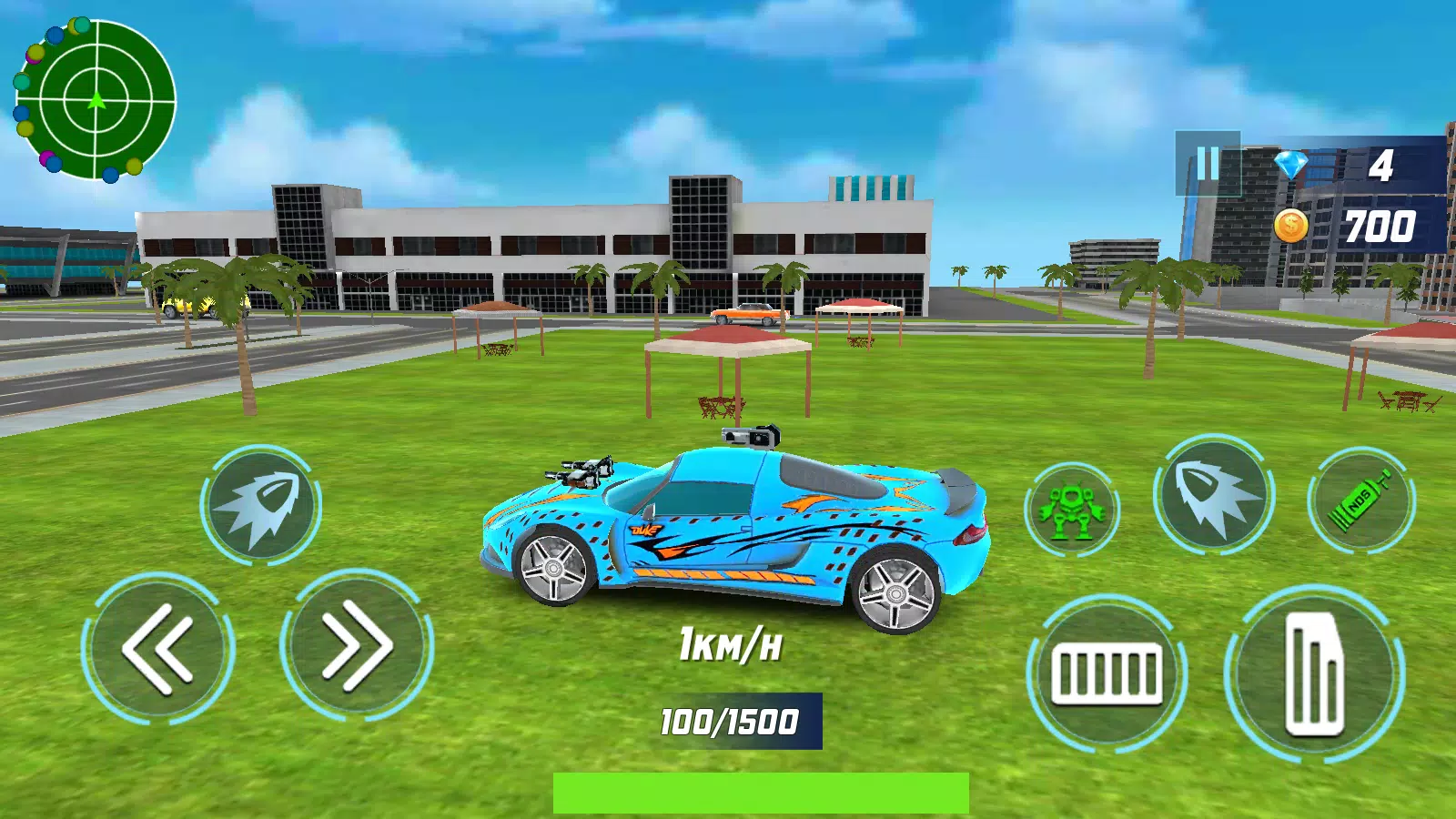Step on the tall accelerator pedal
1456x819 pixels.
[1314, 673]
